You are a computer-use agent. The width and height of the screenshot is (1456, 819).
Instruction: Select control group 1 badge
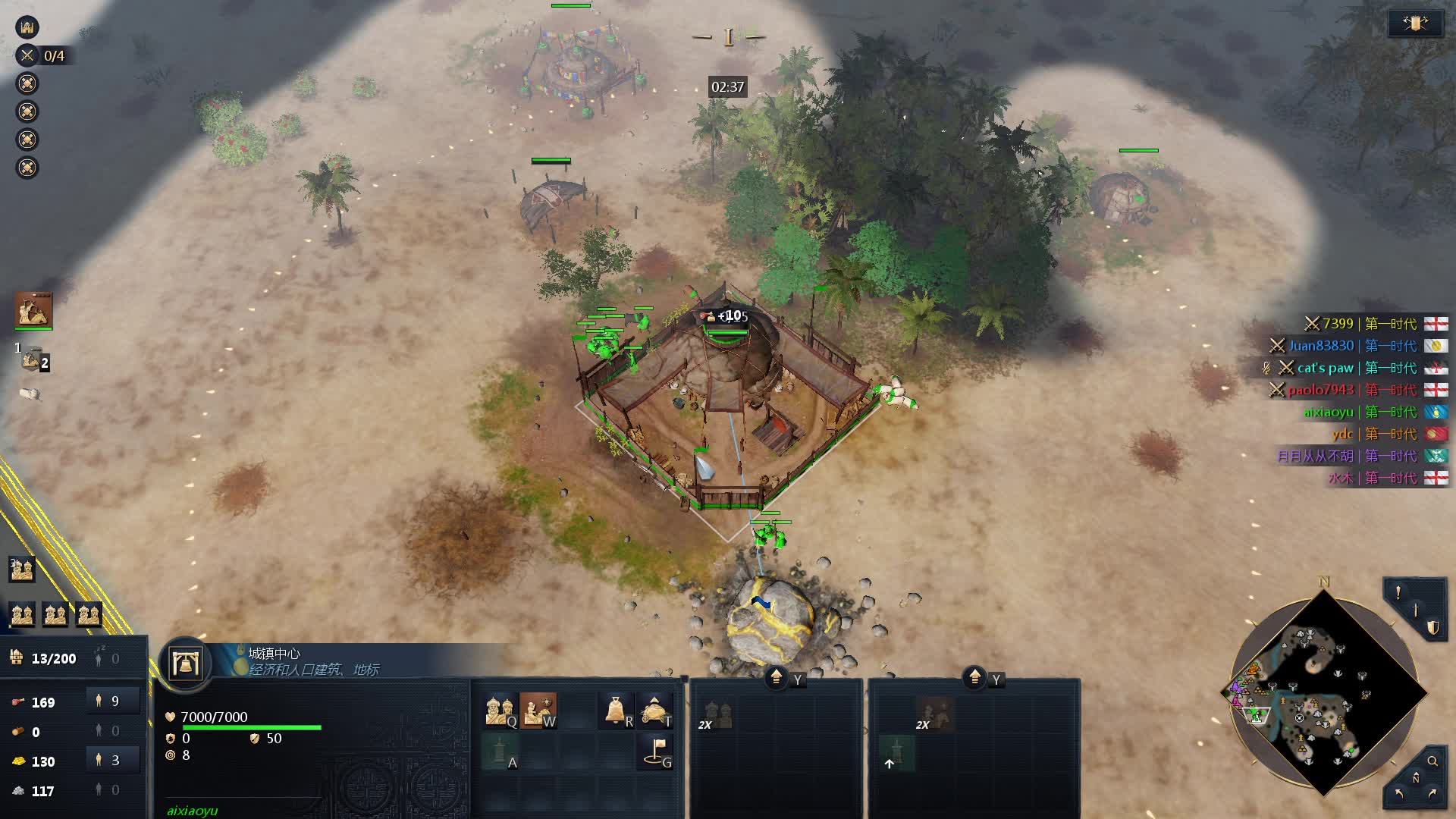click(32, 359)
